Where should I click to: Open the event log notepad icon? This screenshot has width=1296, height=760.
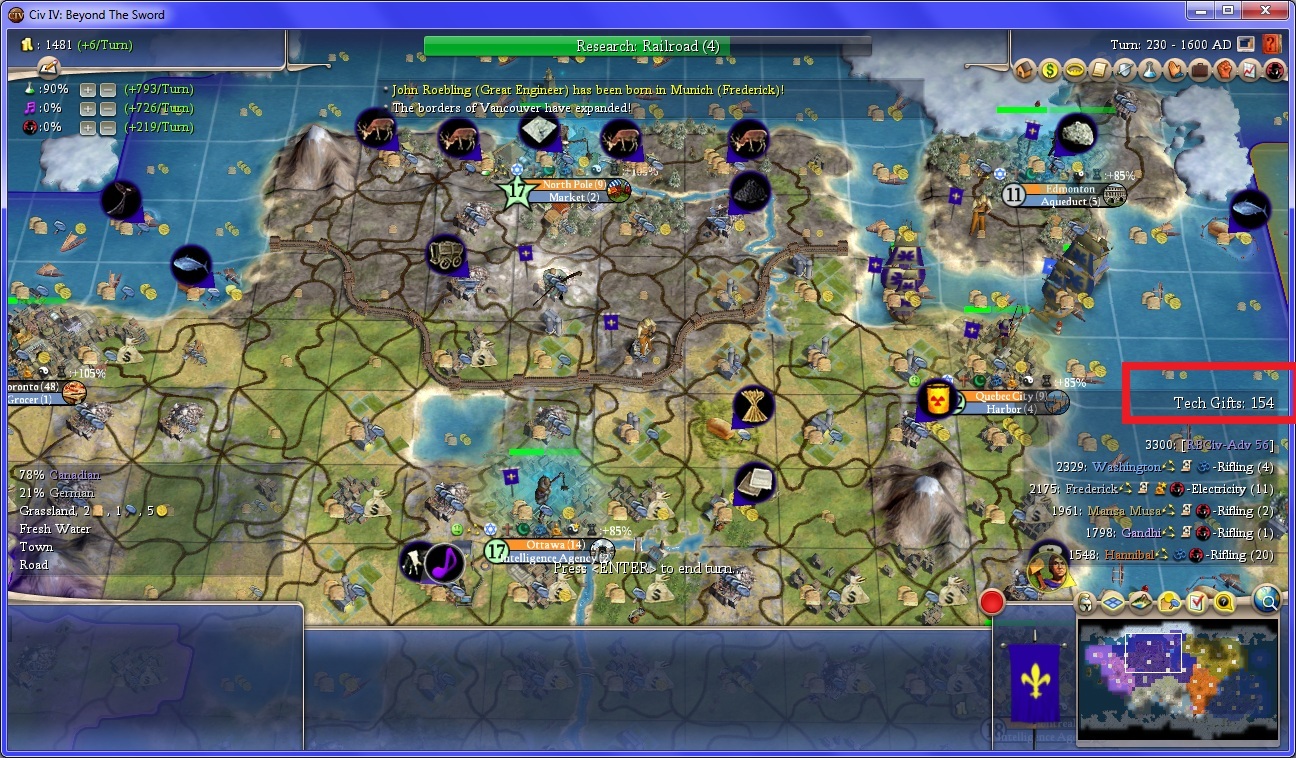pos(49,66)
